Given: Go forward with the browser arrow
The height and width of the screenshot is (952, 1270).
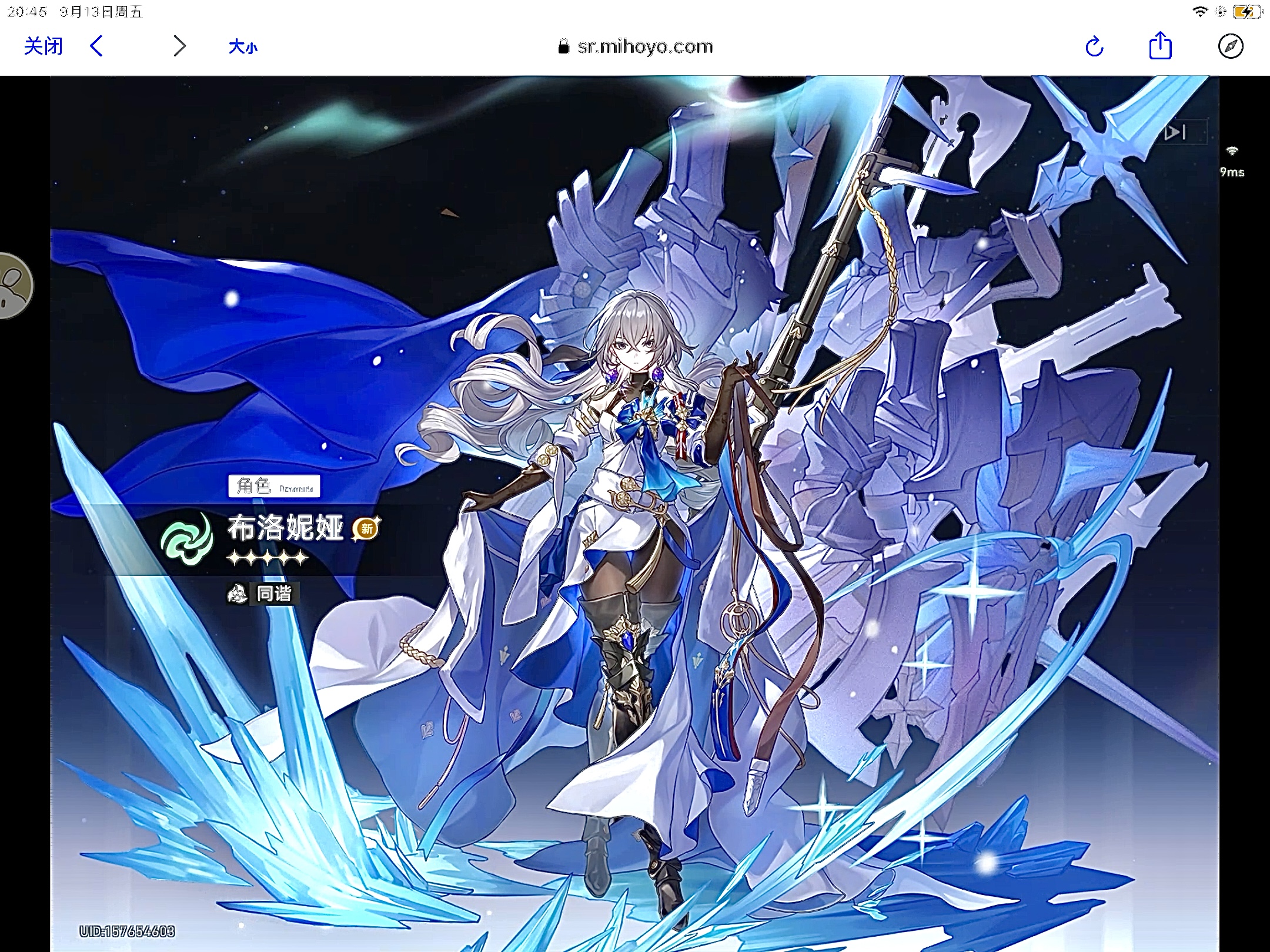Looking at the screenshot, I should pos(179,46).
